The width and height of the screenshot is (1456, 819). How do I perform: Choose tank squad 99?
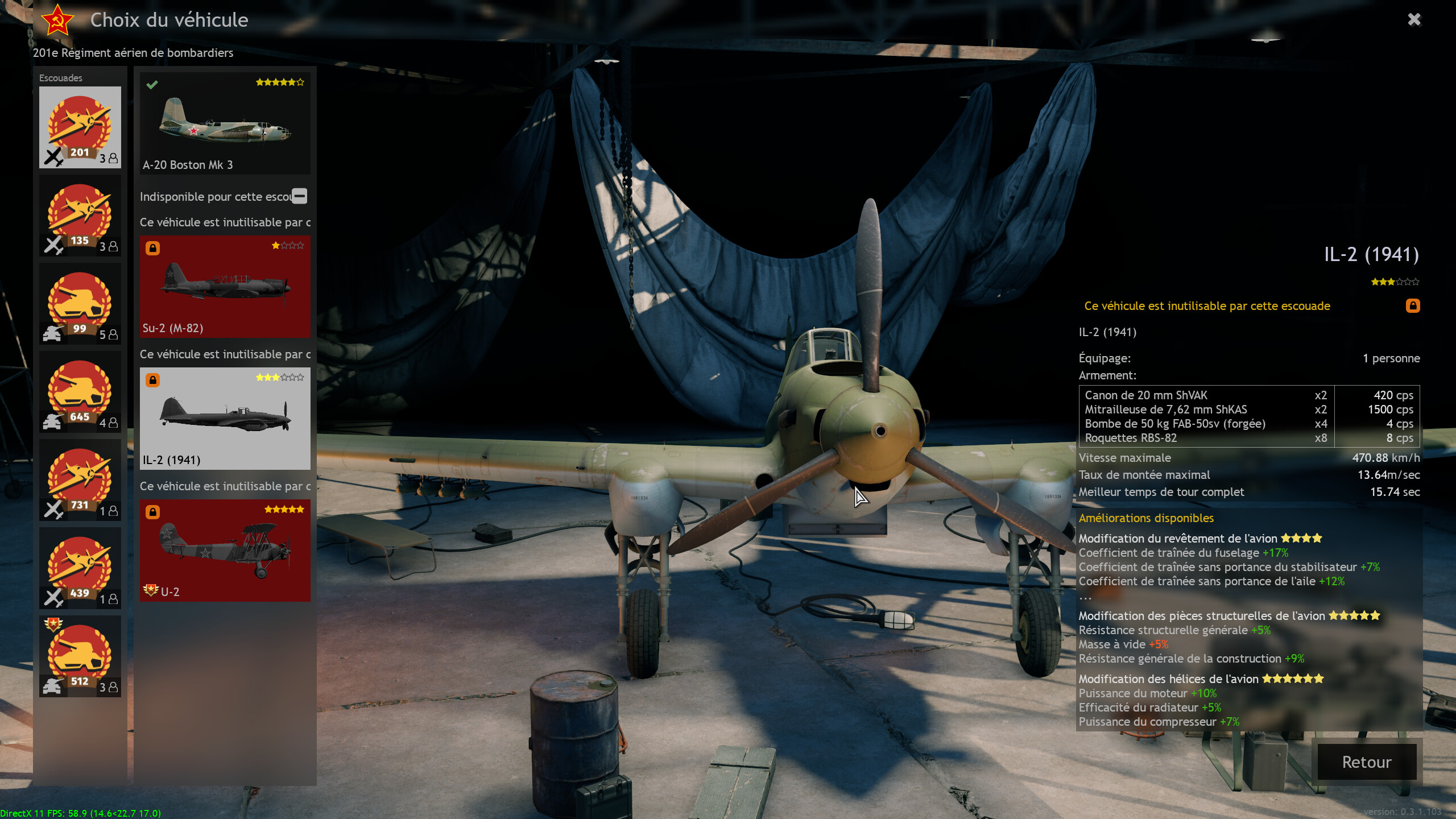(x=80, y=304)
